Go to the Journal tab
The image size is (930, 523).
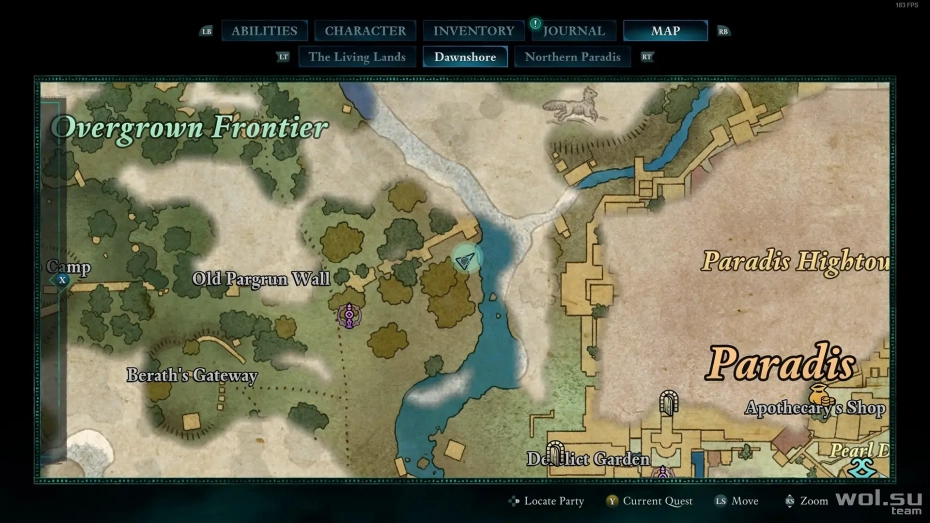tap(574, 31)
